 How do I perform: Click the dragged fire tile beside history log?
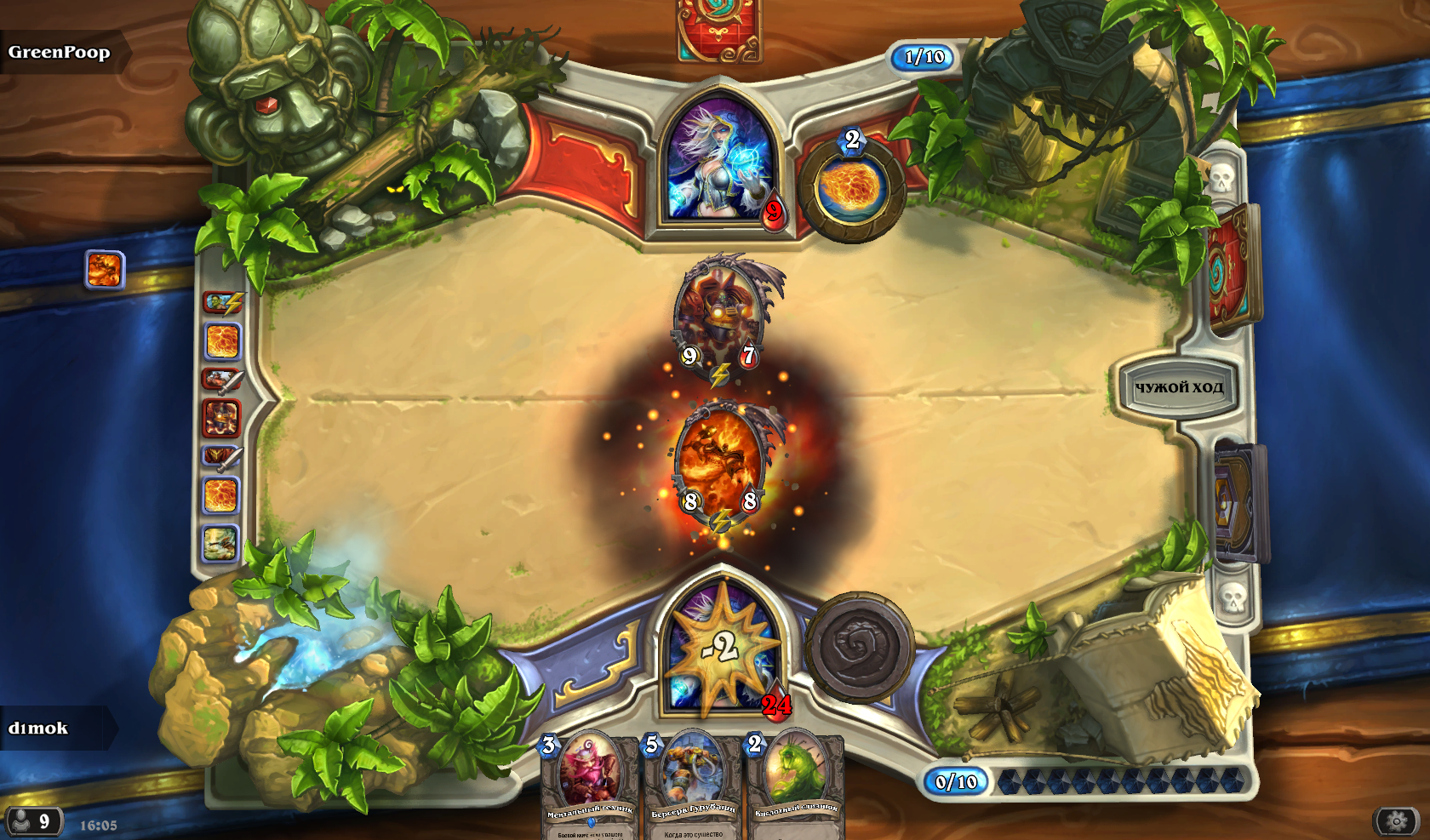[106, 270]
